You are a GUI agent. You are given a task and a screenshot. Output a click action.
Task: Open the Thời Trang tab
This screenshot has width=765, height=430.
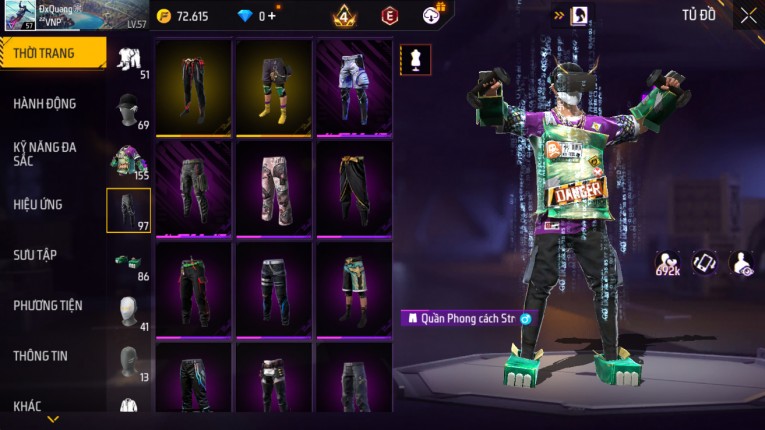tap(50, 53)
